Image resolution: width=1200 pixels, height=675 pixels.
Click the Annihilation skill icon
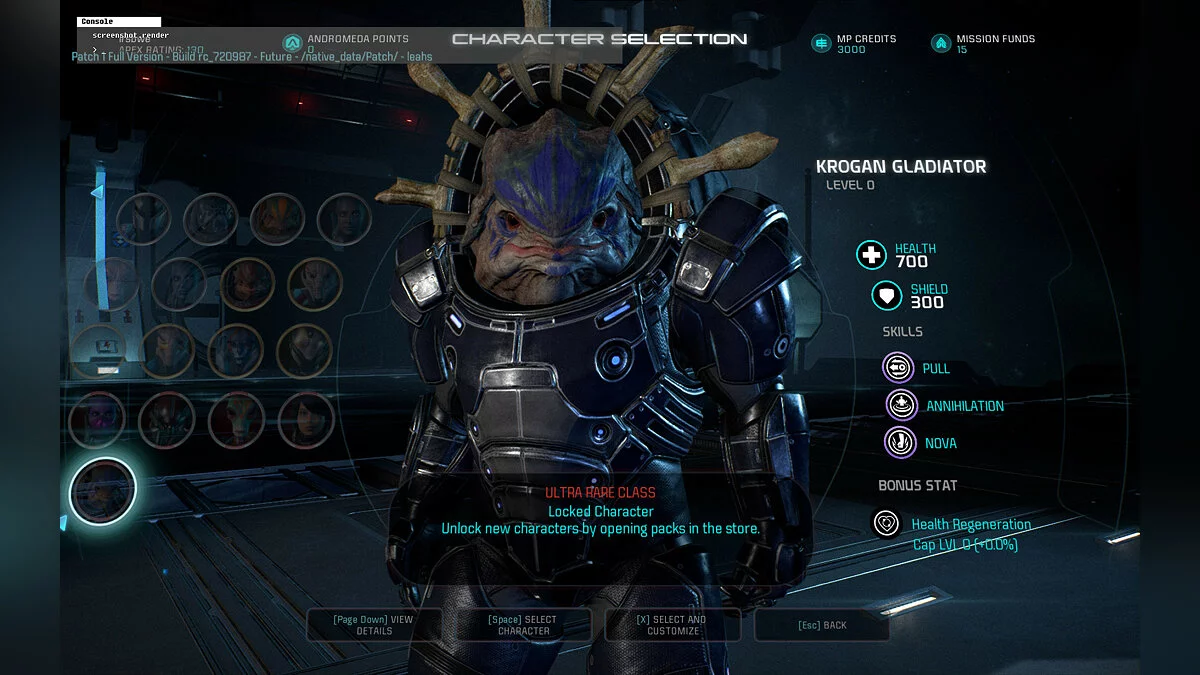pyautogui.click(x=902, y=405)
